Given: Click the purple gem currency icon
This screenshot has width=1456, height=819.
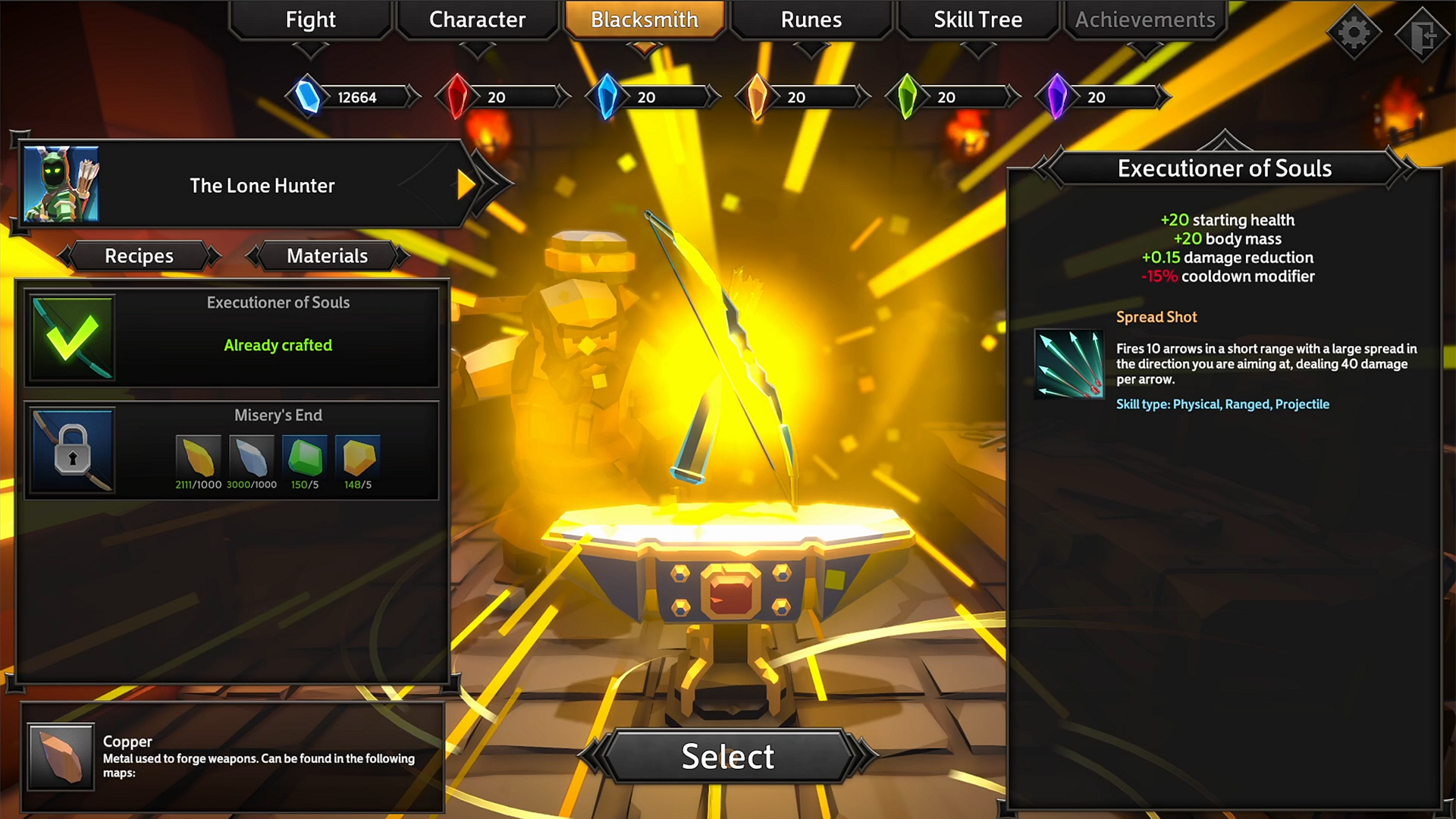Looking at the screenshot, I should (x=1057, y=96).
